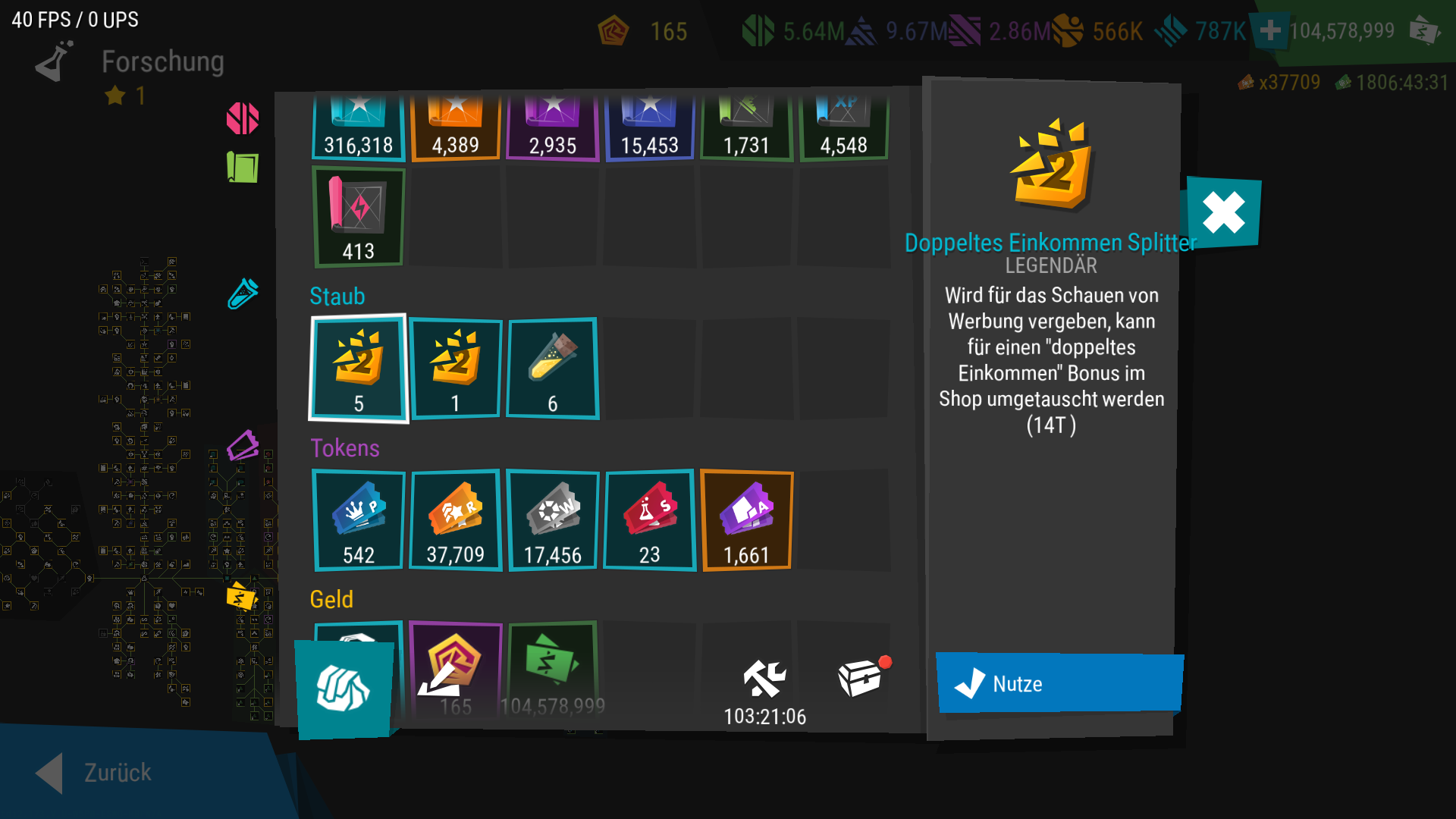The height and width of the screenshot is (819, 1456).
Task: Select the grey W token with 17,456
Action: coord(552,520)
